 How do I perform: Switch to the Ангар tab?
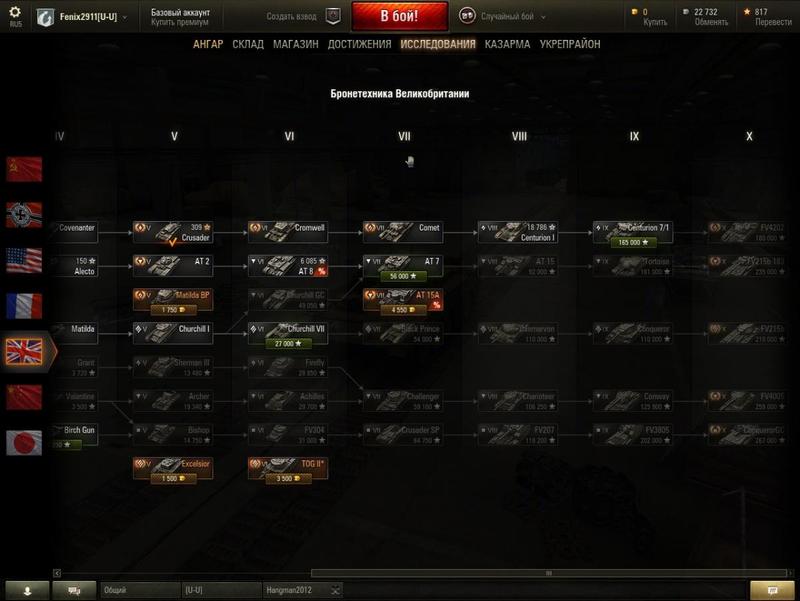(208, 45)
